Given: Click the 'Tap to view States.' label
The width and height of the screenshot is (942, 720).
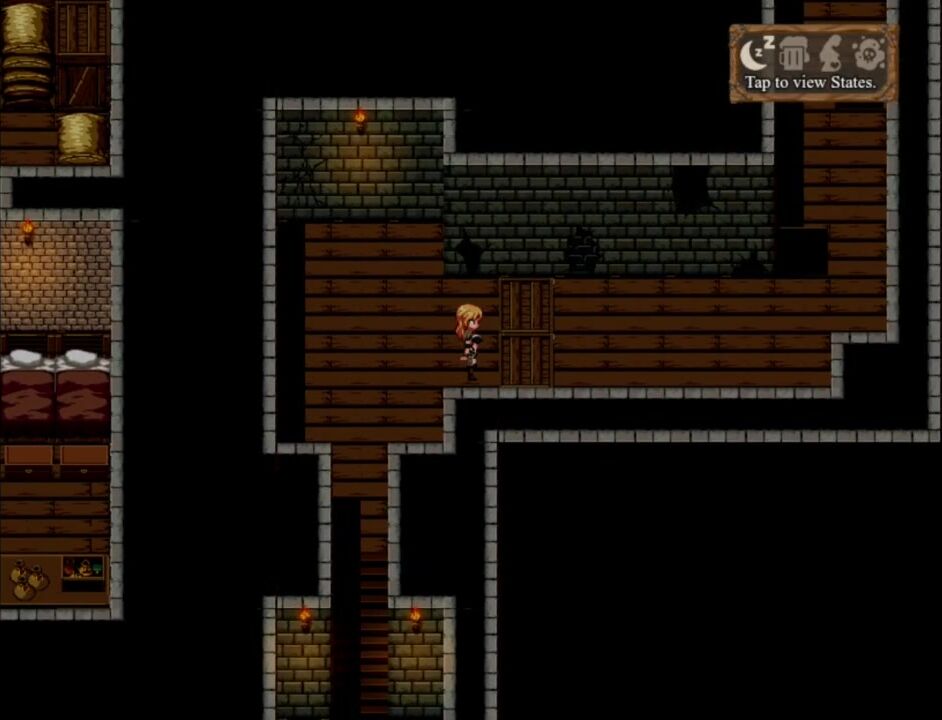Looking at the screenshot, I should tap(811, 83).
